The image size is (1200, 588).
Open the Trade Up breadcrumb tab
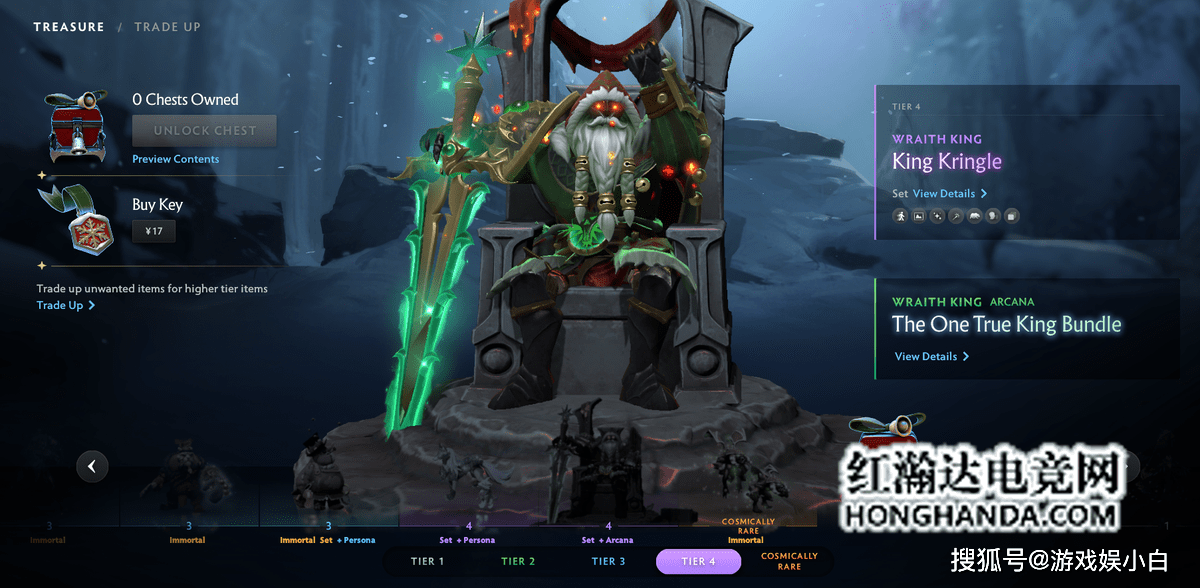coord(167,27)
